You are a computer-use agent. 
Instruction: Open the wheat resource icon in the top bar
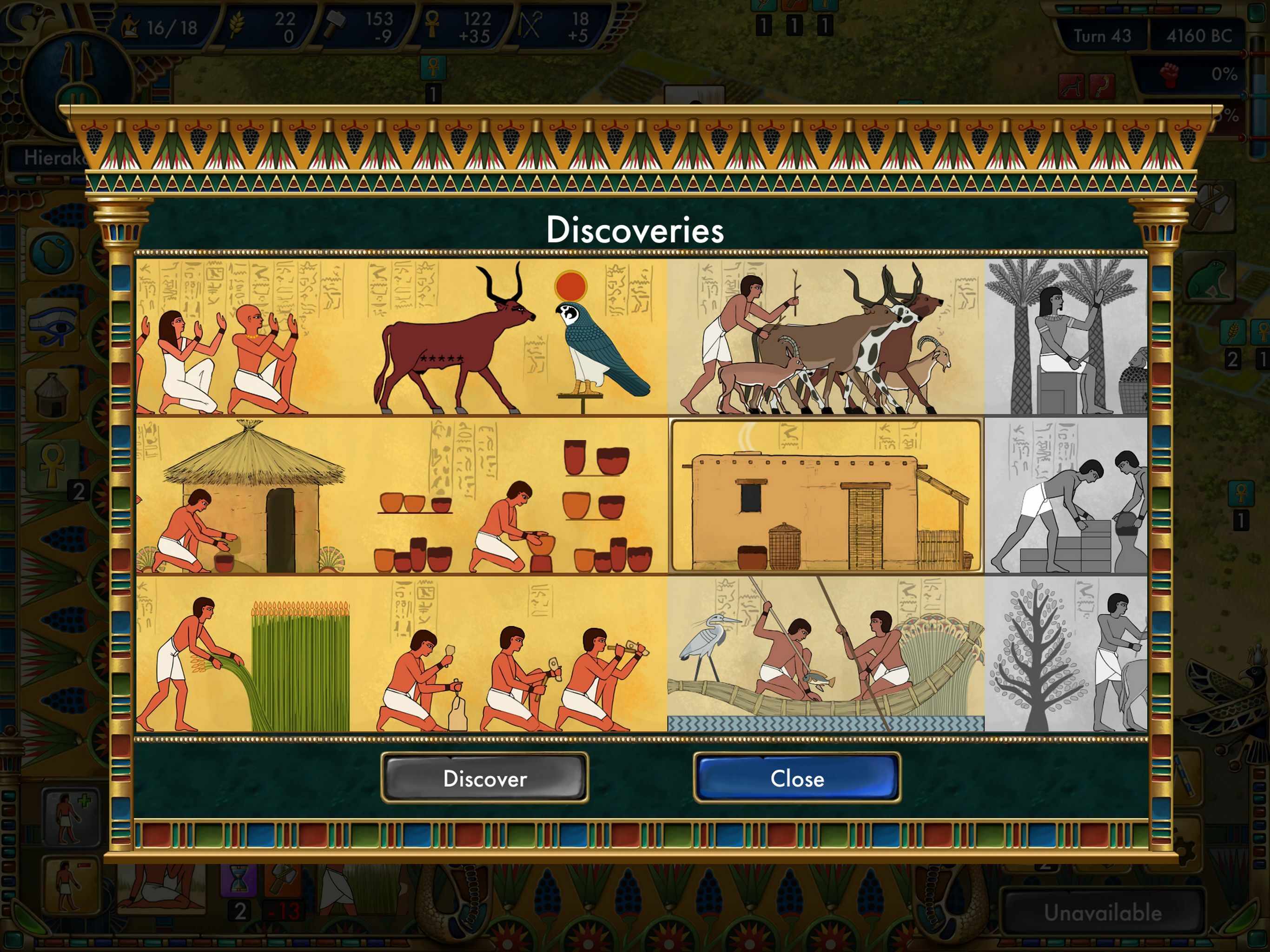(237, 24)
